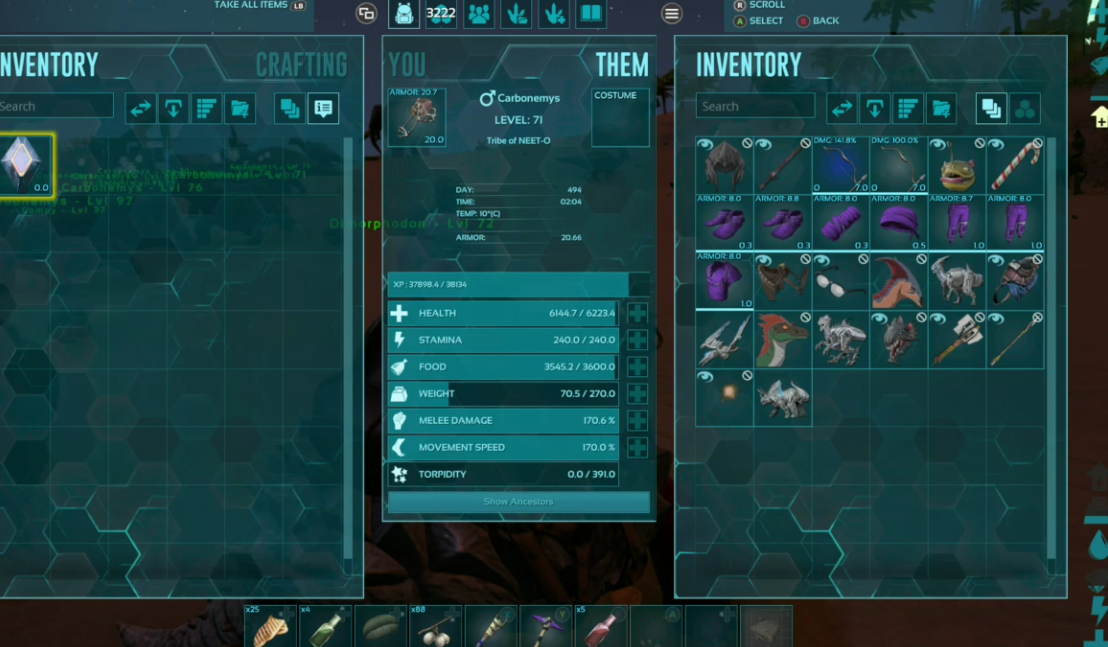Open the Costume slot
1108x647 pixels.
tap(620, 118)
